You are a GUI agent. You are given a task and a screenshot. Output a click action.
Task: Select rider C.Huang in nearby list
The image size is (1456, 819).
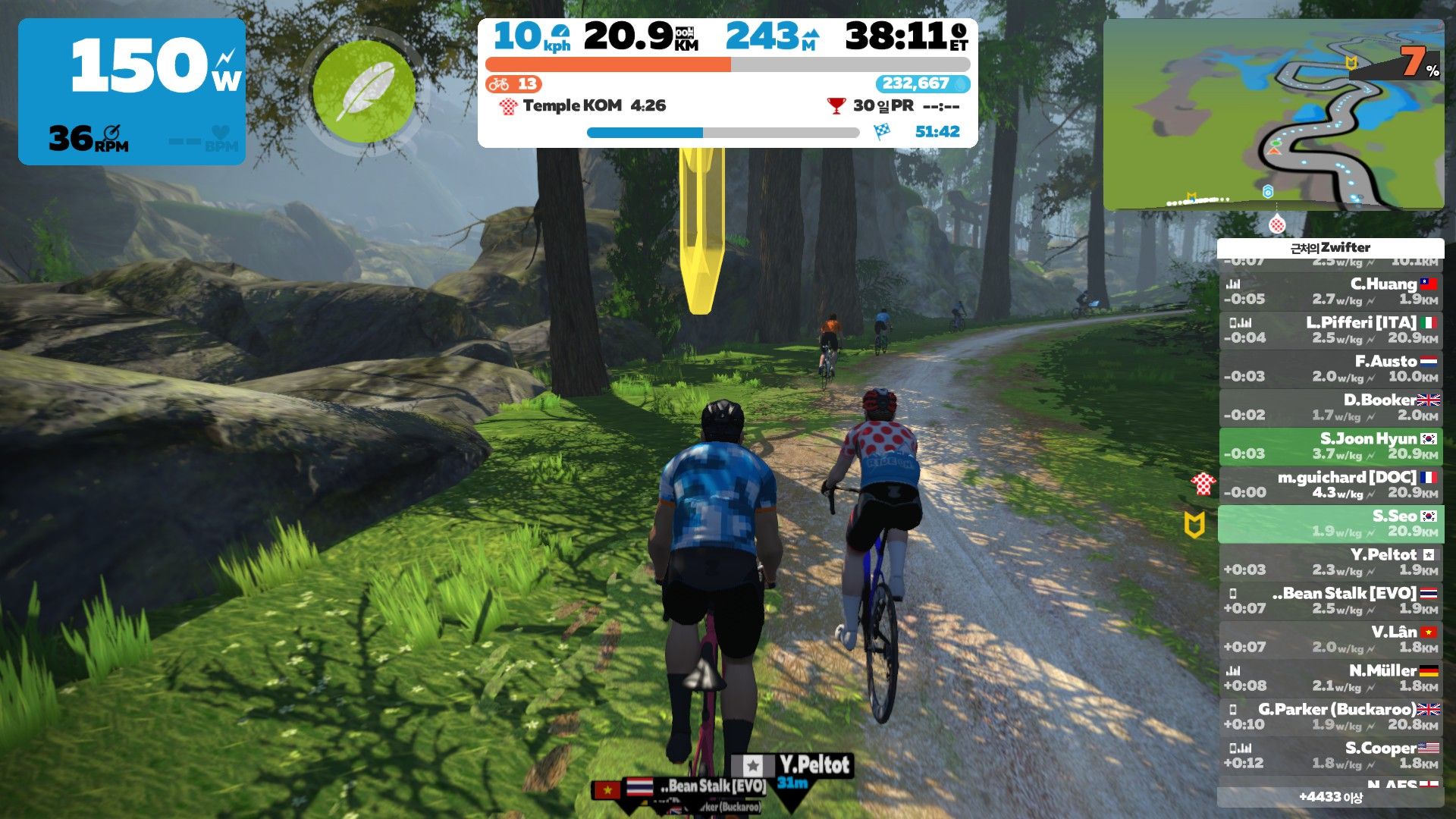(1331, 292)
